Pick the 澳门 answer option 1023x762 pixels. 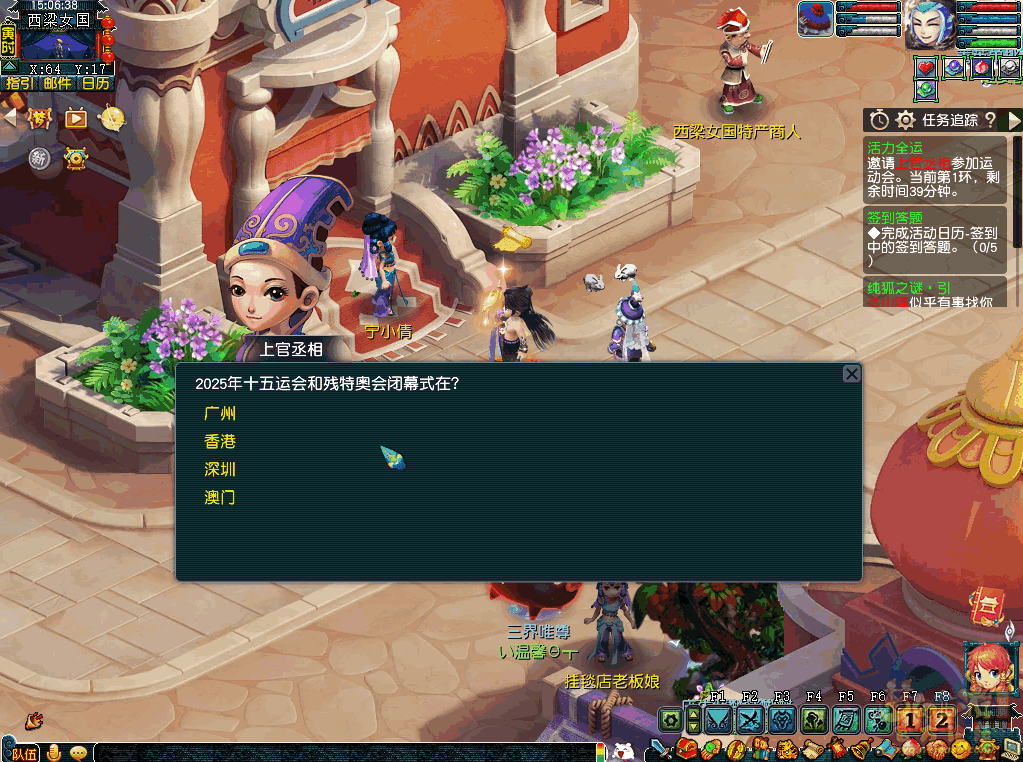pyautogui.click(x=220, y=497)
